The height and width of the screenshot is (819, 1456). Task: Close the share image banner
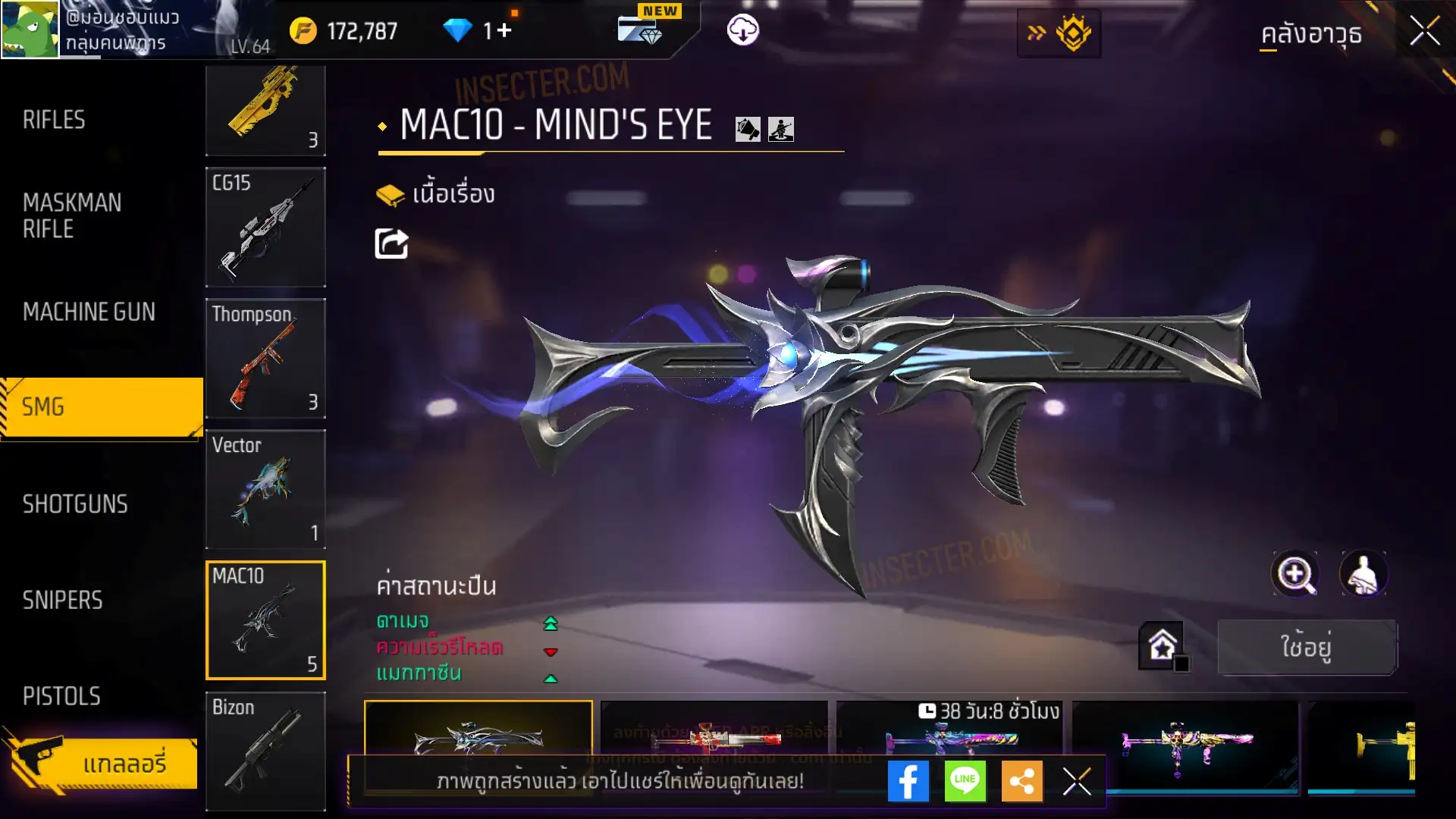[x=1077, y=781]
